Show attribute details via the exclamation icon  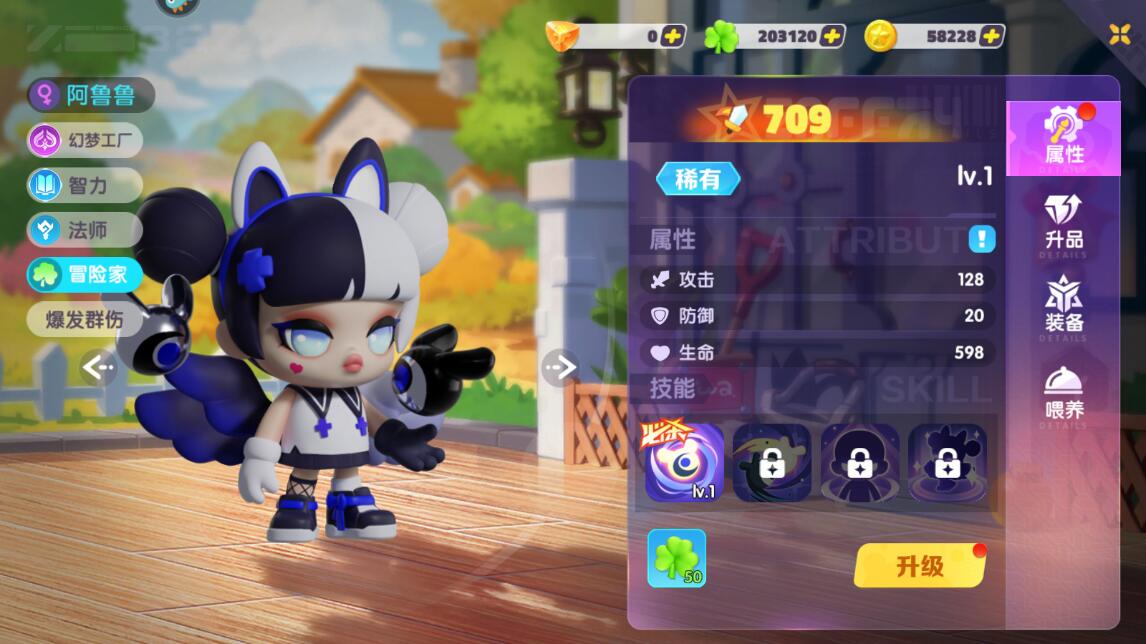[981, 239]
